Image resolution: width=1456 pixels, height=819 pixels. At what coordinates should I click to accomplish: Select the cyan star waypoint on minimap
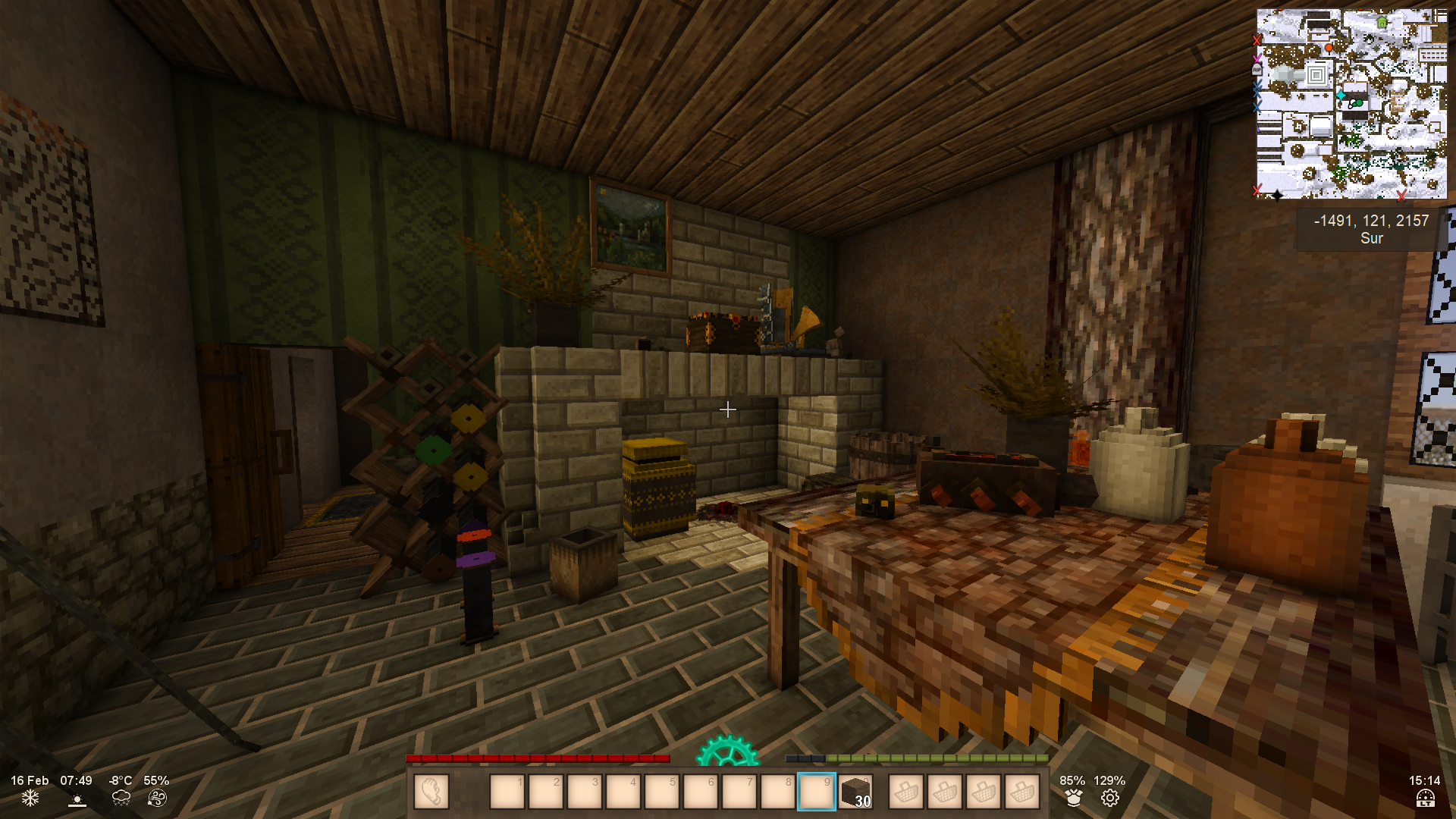1341,95
